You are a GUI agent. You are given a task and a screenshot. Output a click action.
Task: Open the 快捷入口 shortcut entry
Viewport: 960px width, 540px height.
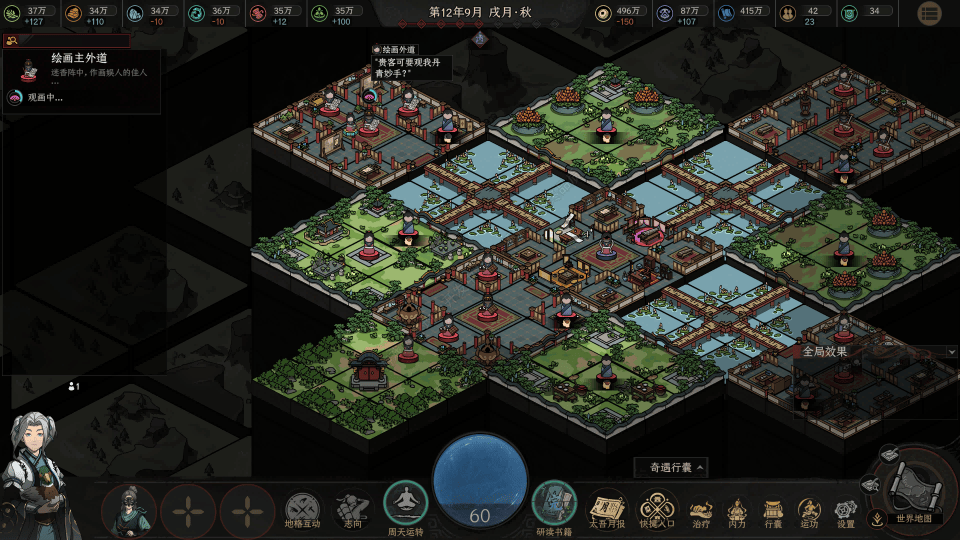[657, 508]
